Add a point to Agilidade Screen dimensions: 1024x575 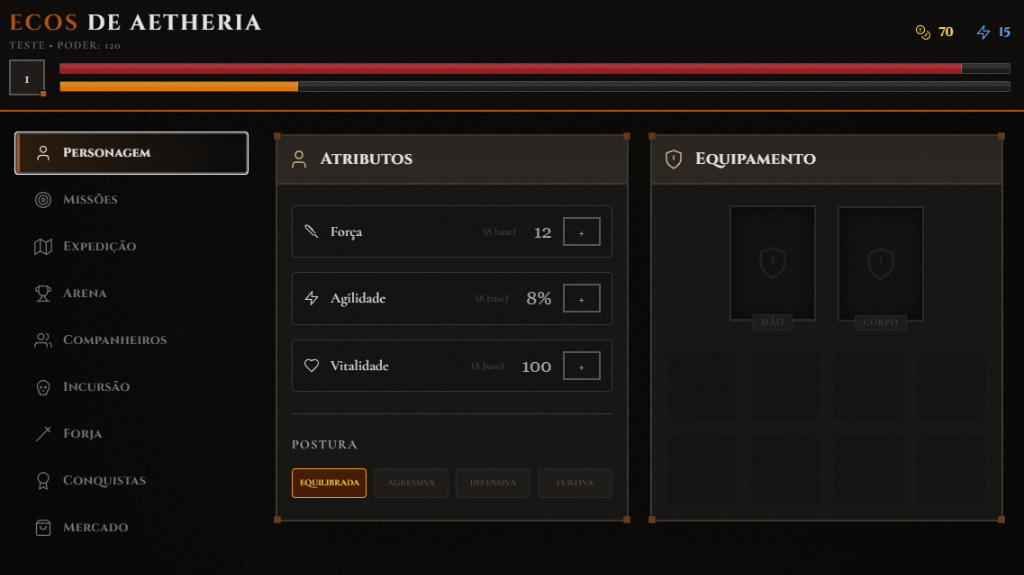[581, 298]
